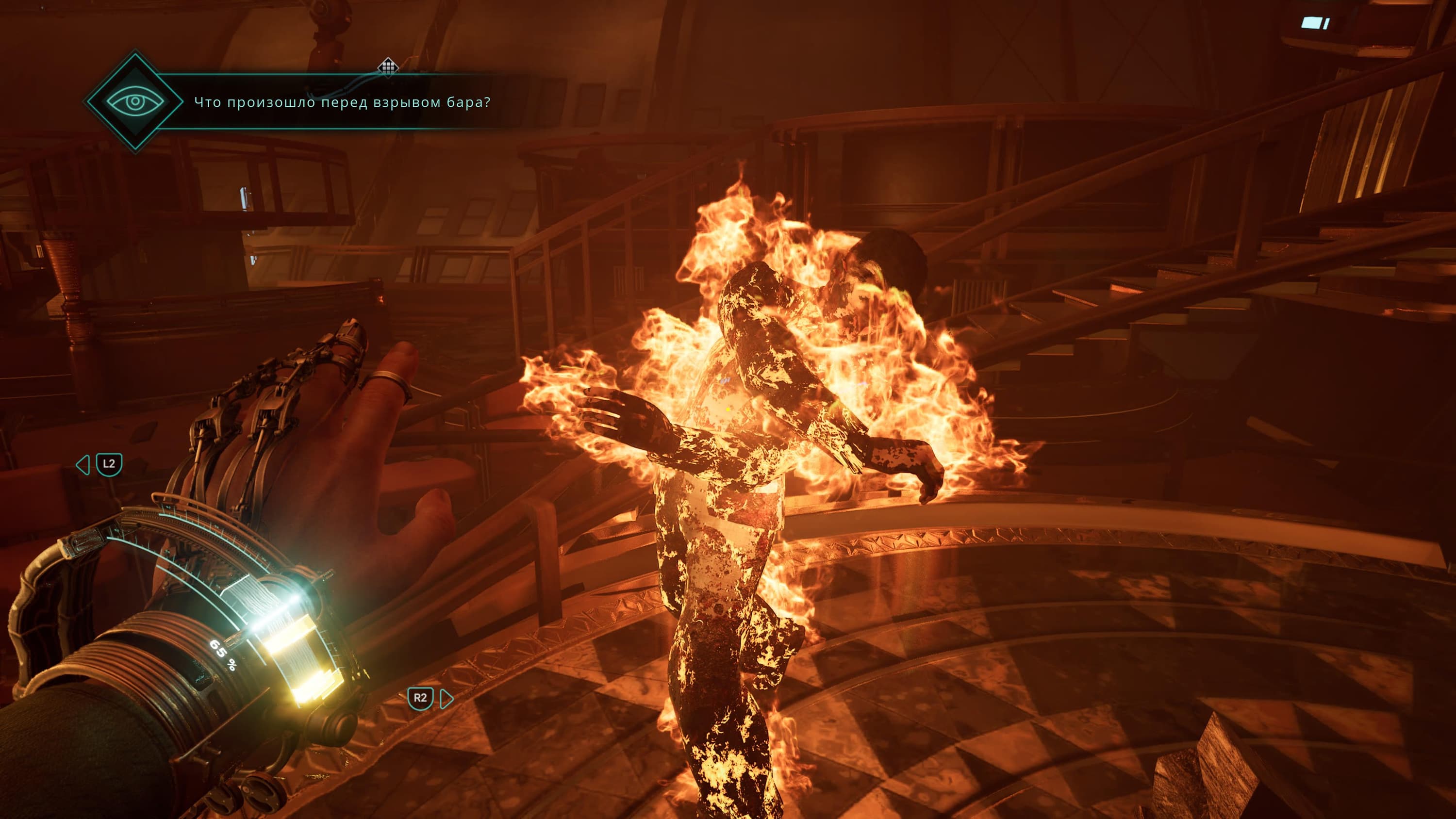Viewport: 1456px width, 819px height.
Task: Open the objective about the bar explosion
Action: coord(342,102)
